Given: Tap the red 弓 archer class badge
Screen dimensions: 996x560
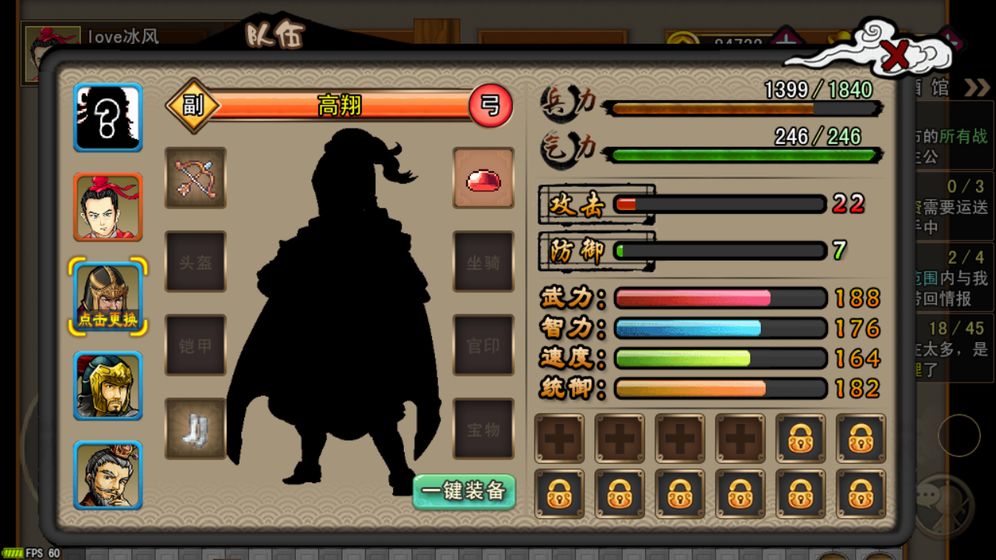Looking at the screenshot, I should pyautogui.click(x=490, y=104).
